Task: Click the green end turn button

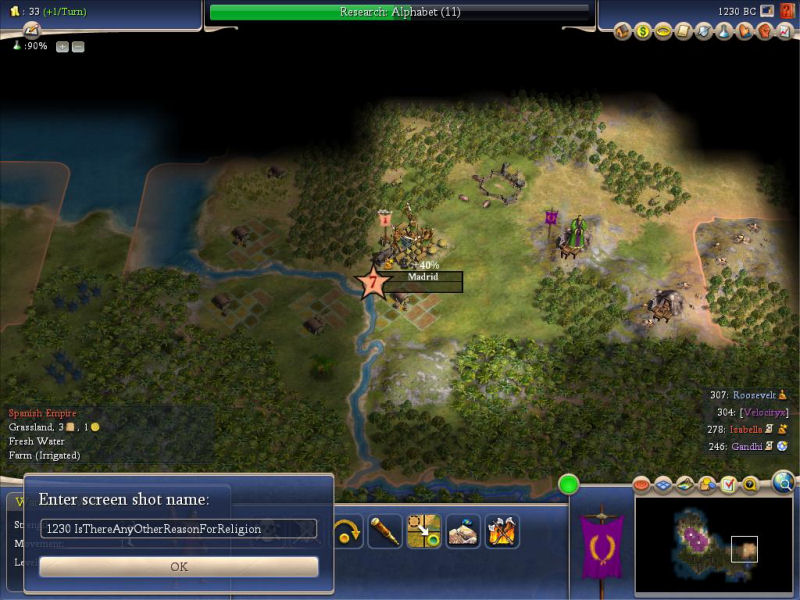Action: 570,486
